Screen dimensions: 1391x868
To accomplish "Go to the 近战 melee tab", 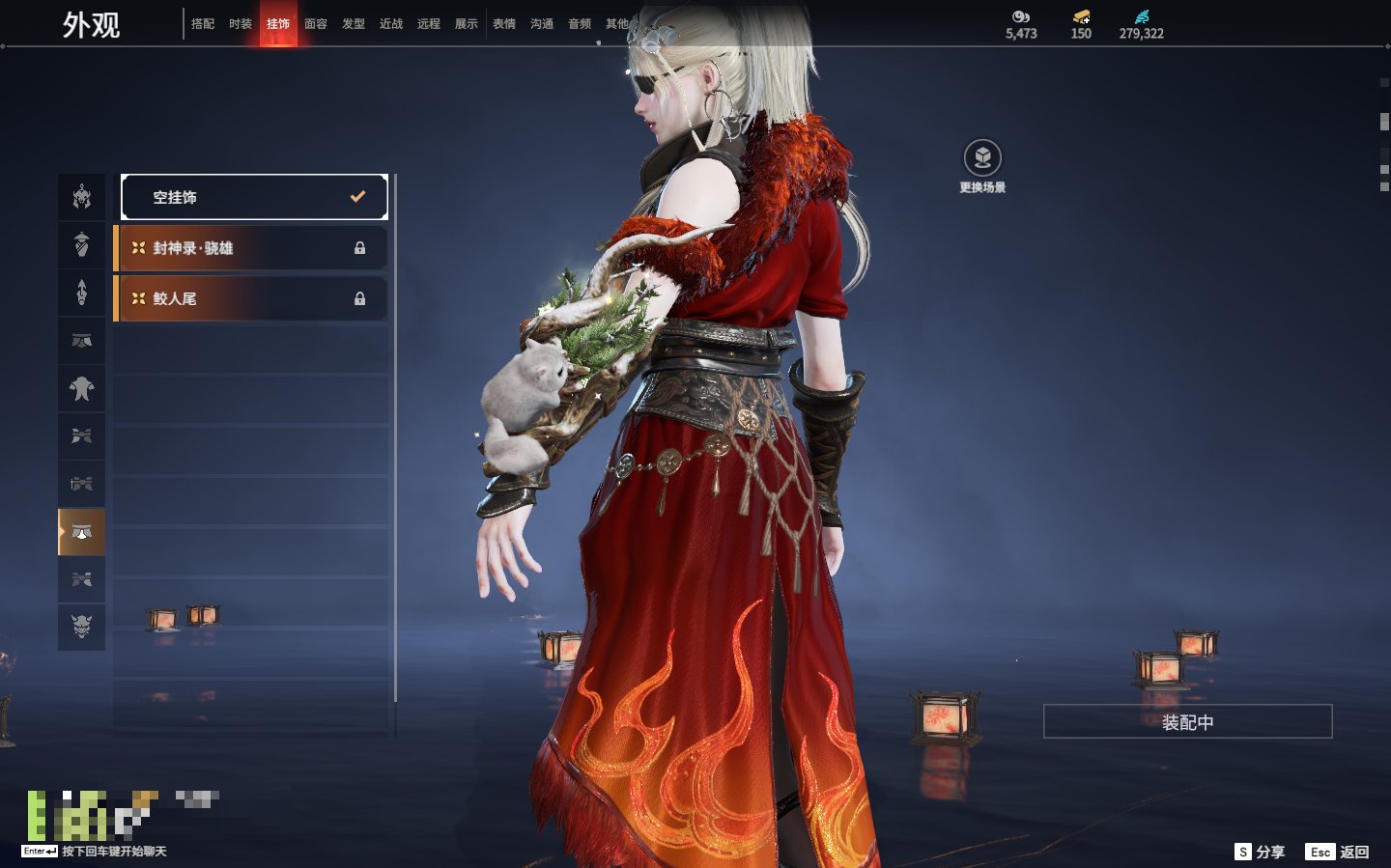I will 391,24.
